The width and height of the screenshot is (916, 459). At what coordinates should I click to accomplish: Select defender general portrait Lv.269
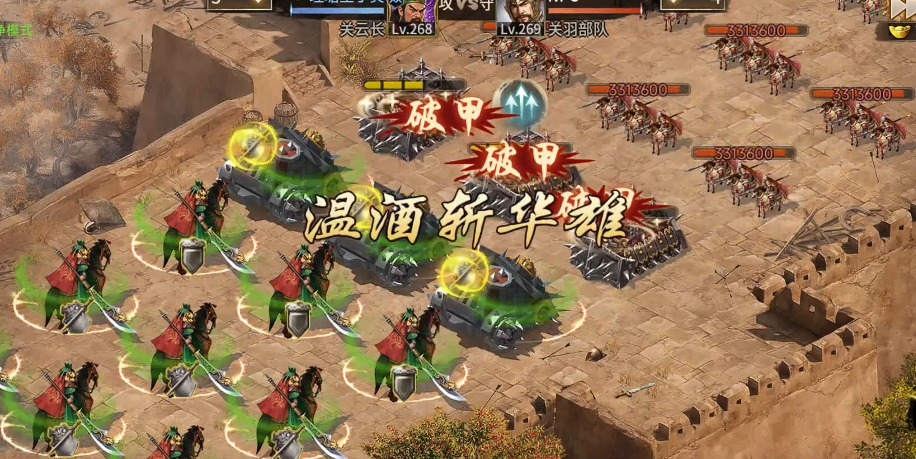tap(520, 15)
